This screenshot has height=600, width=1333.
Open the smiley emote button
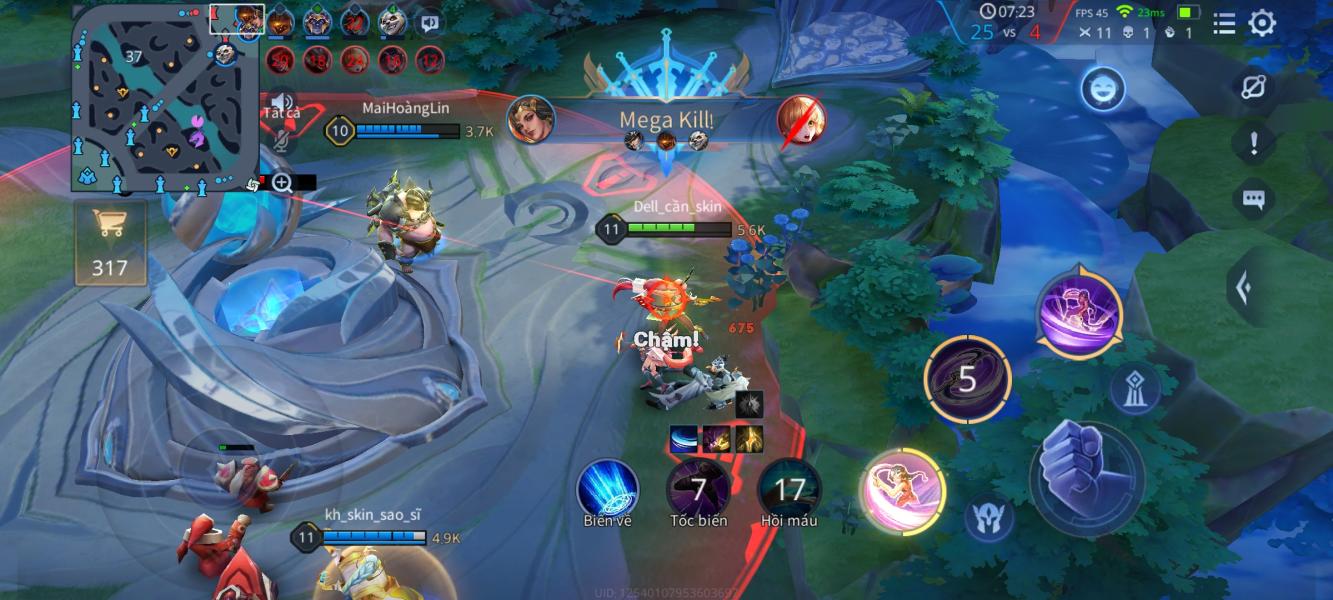click(1102, 90)
